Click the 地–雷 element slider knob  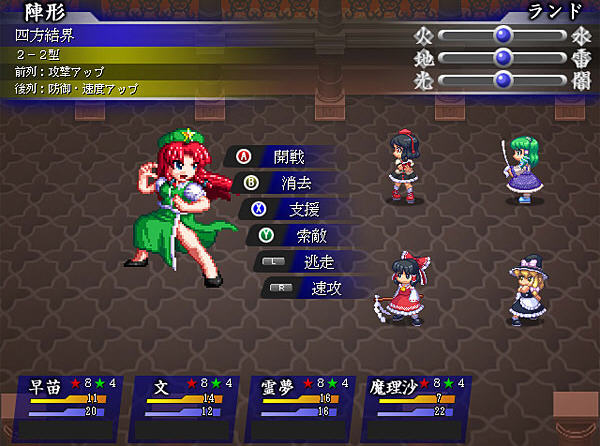(x=503, y=57)
